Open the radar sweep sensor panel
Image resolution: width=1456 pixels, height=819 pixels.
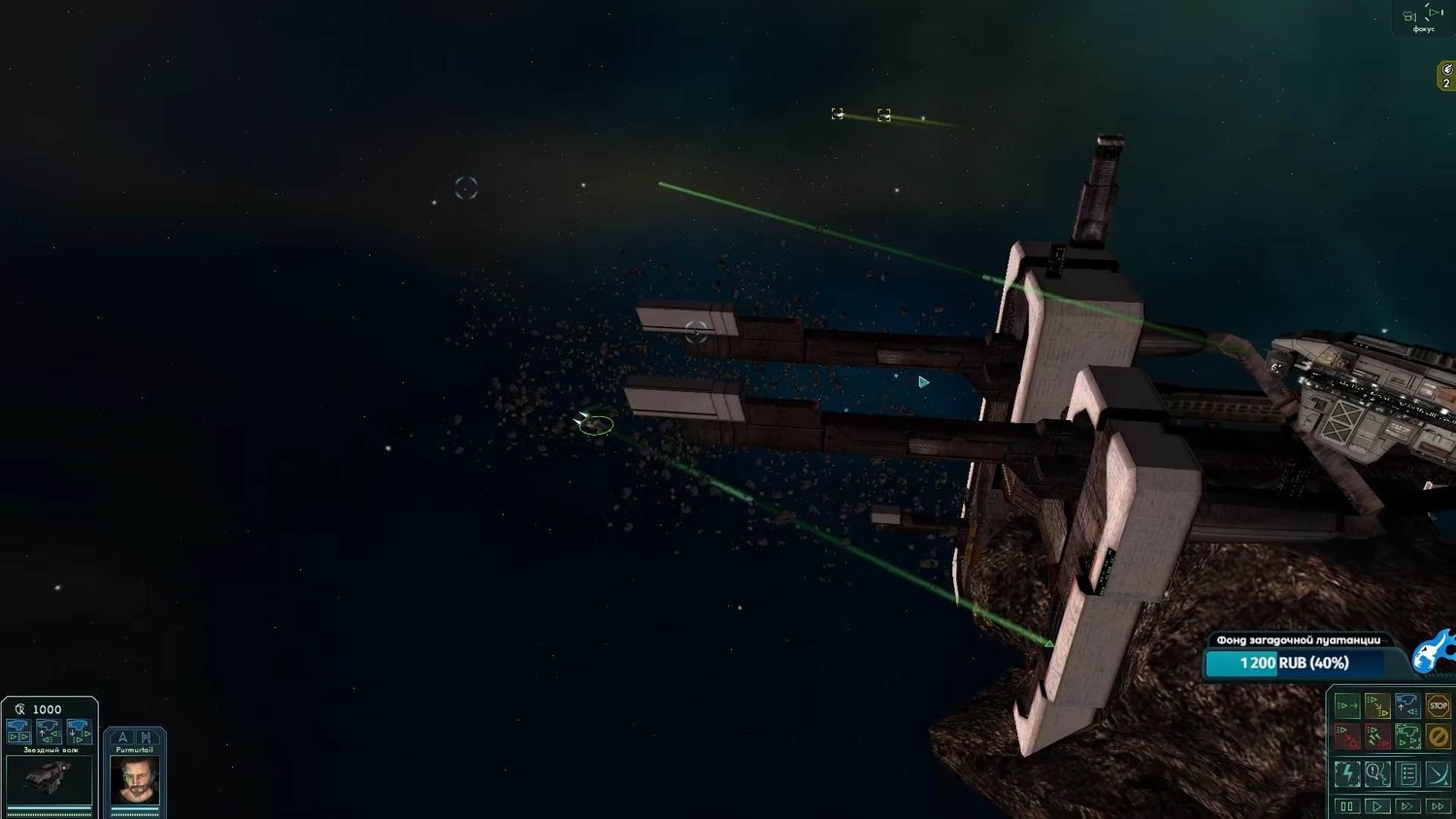(x=1439, y=773)
